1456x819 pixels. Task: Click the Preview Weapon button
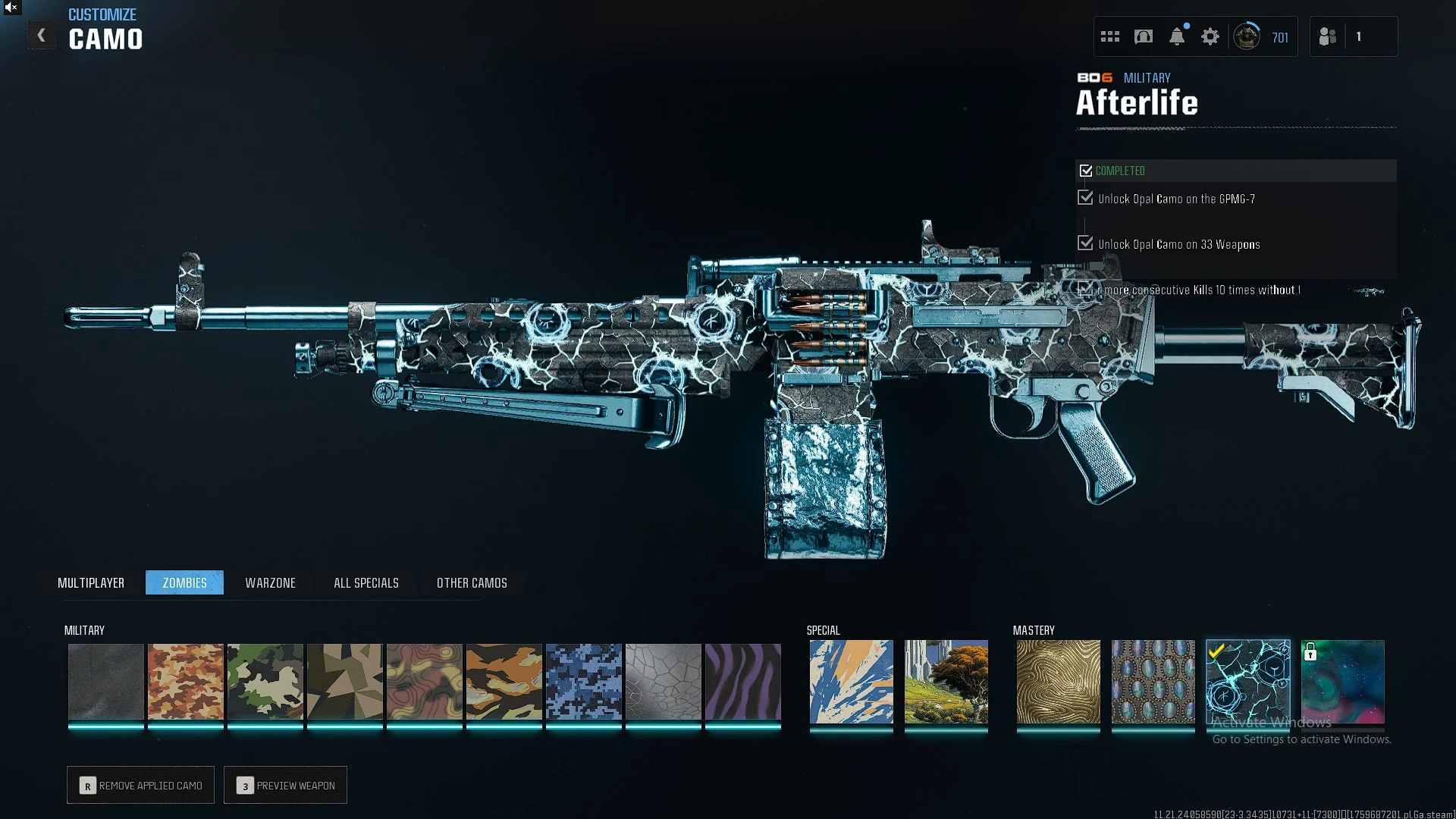(286, 786)
